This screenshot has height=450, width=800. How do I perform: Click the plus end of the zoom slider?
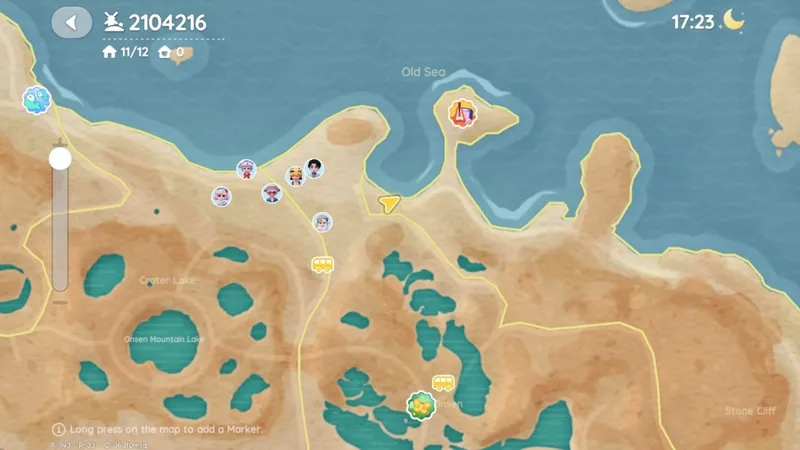click(60, 140)
